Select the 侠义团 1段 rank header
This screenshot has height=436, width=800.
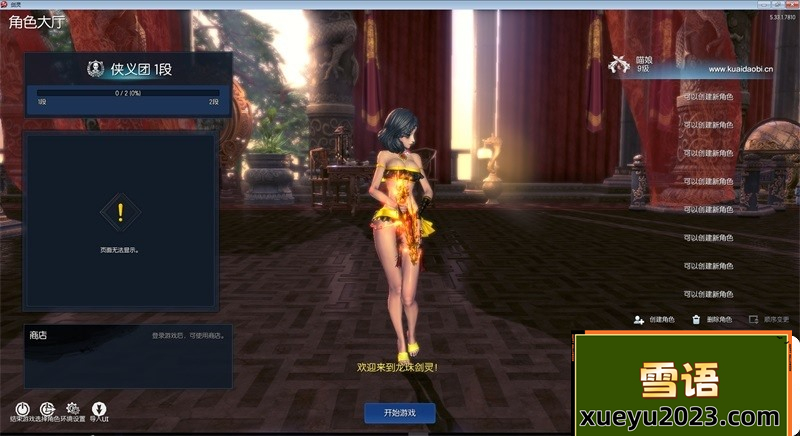128,69
